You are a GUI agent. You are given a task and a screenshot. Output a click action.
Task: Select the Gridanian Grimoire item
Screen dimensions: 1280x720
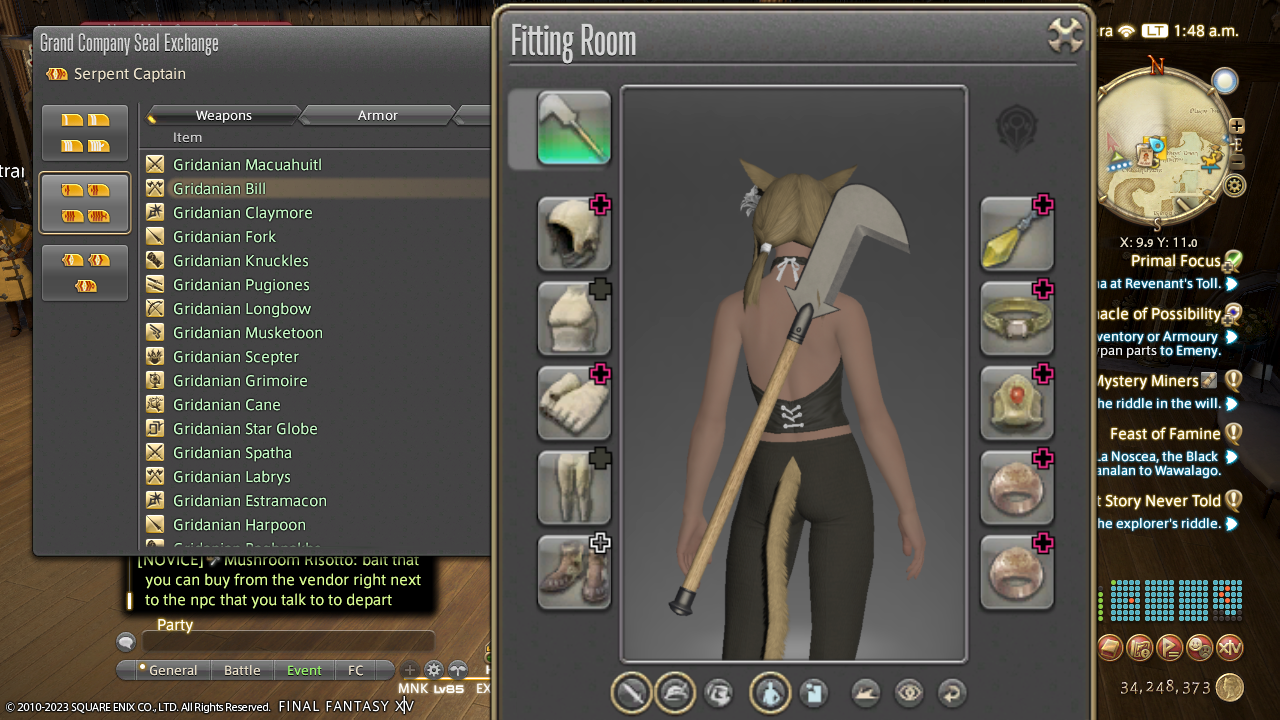(240, 381)
